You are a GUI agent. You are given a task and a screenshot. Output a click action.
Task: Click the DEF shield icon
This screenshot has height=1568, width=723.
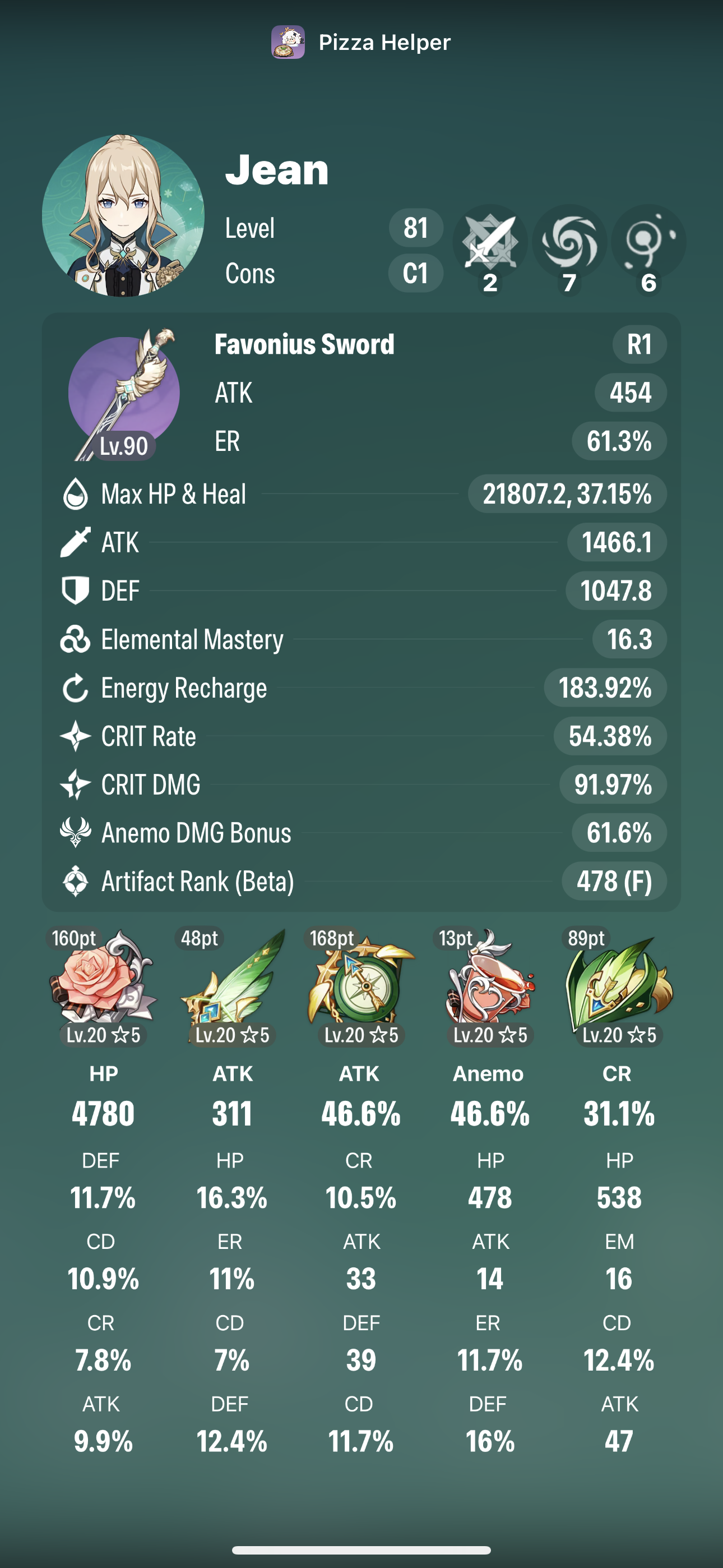coord(76,591)
